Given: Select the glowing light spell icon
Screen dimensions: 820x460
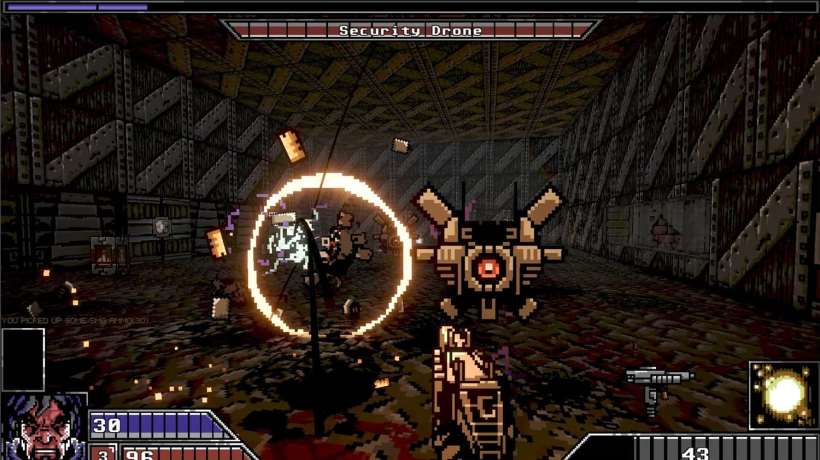Looking at the screenshot, I should pos(782,394).
